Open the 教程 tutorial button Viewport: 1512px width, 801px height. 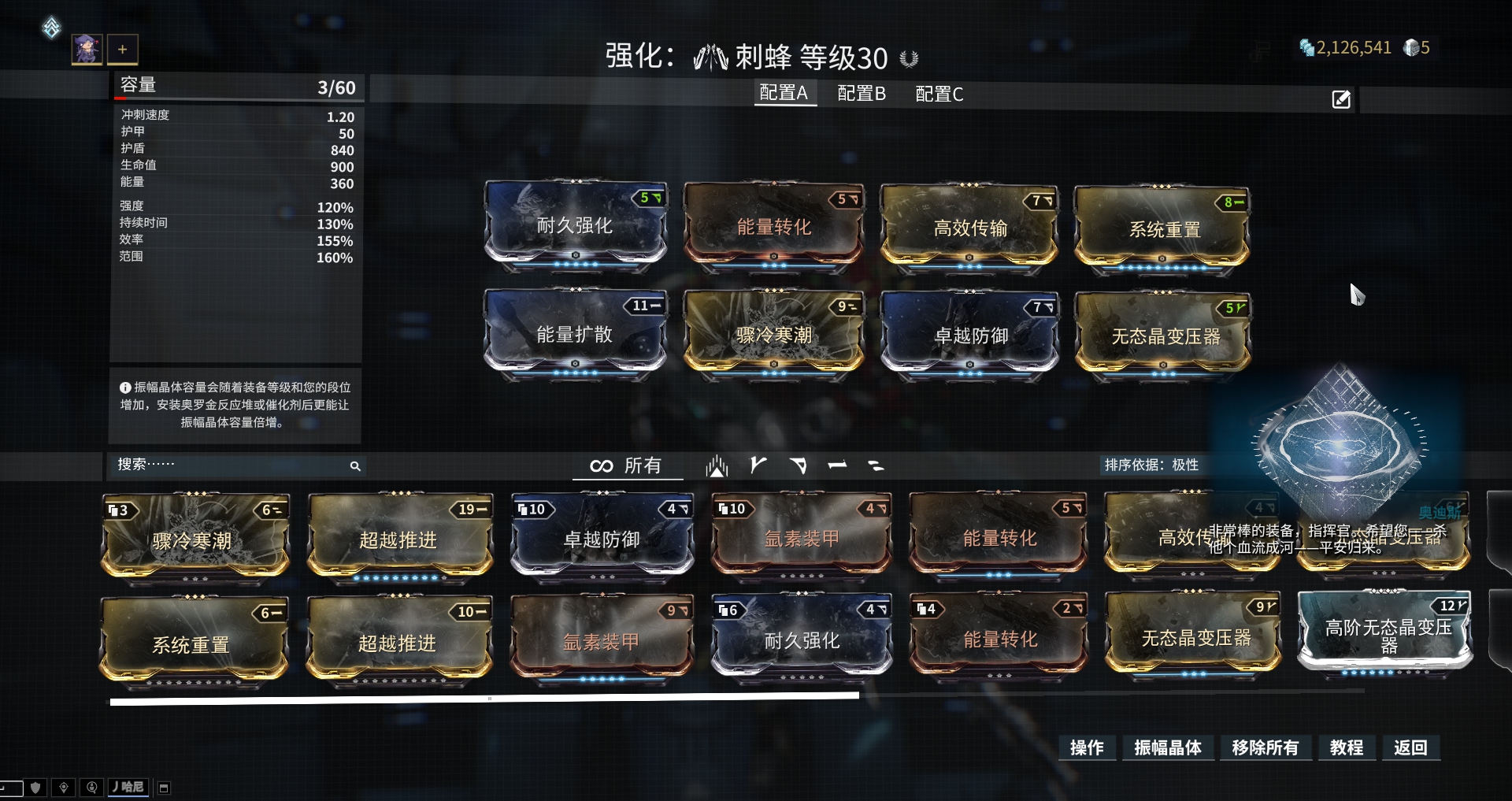(1347, 748)
